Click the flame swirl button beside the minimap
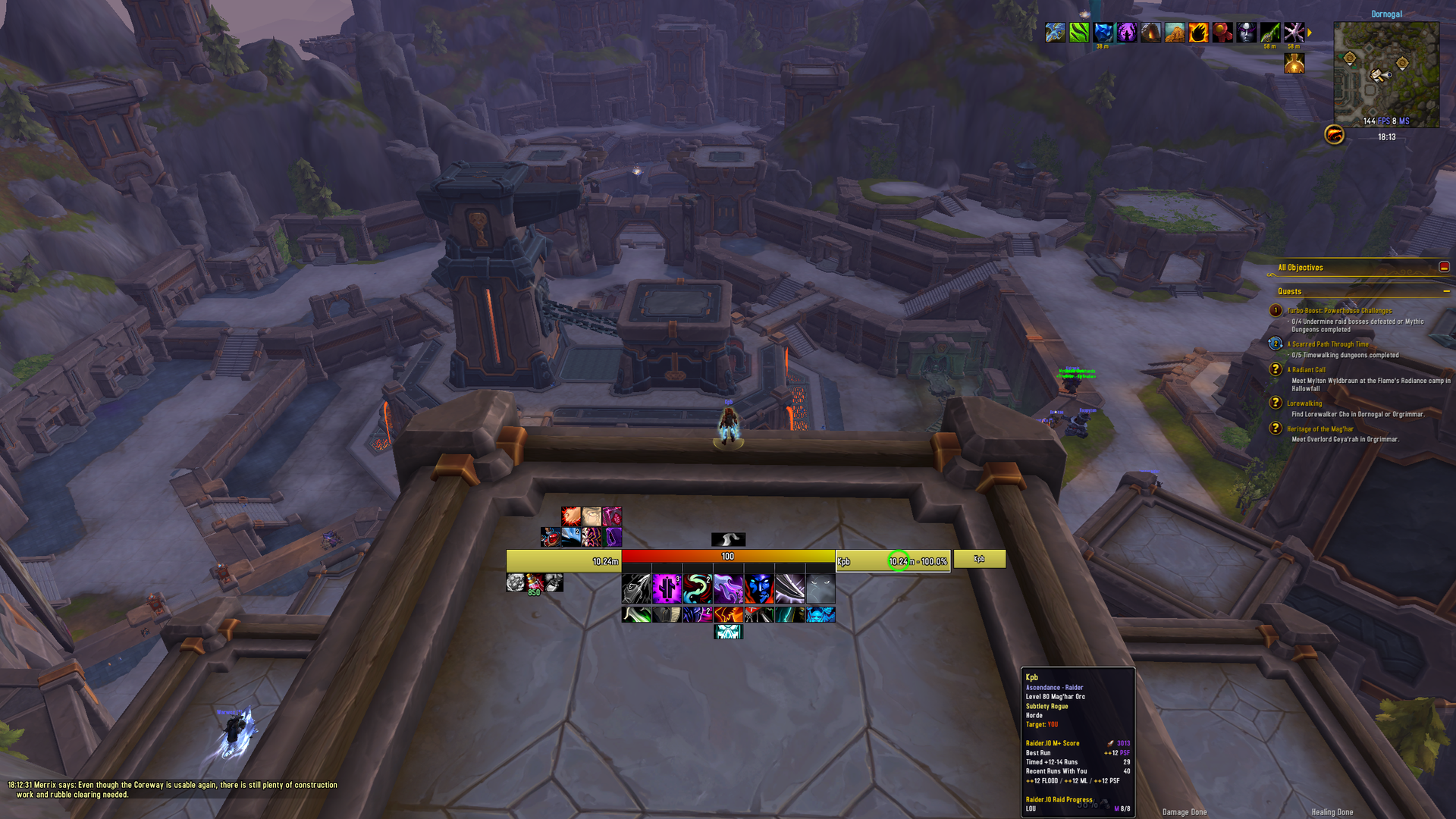Screen dimensions: 1456x819 click(x=1334, y=135)
